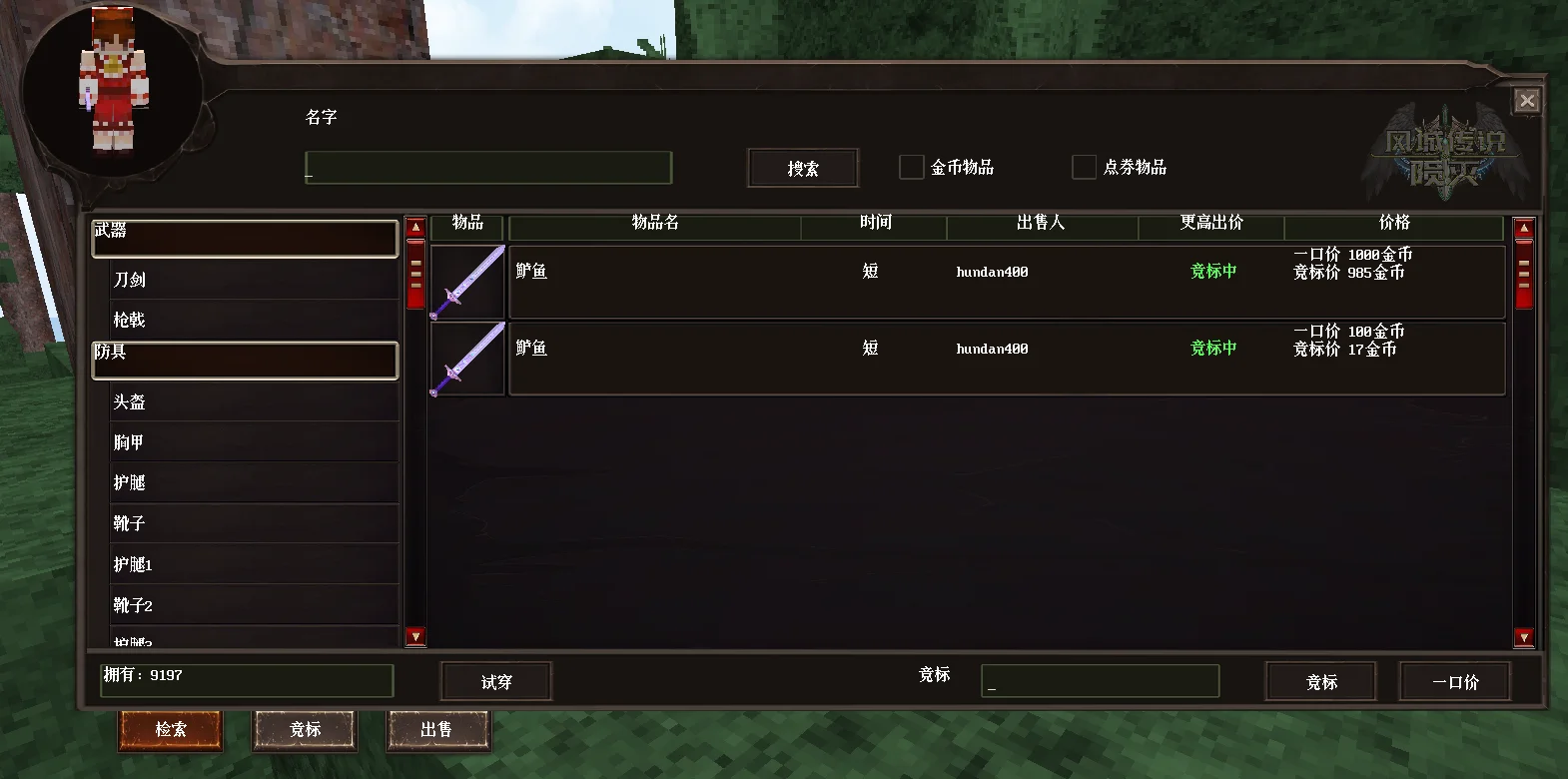Switch to the 检索 tab
This screenshot has height=779, width=1568.
170,730
